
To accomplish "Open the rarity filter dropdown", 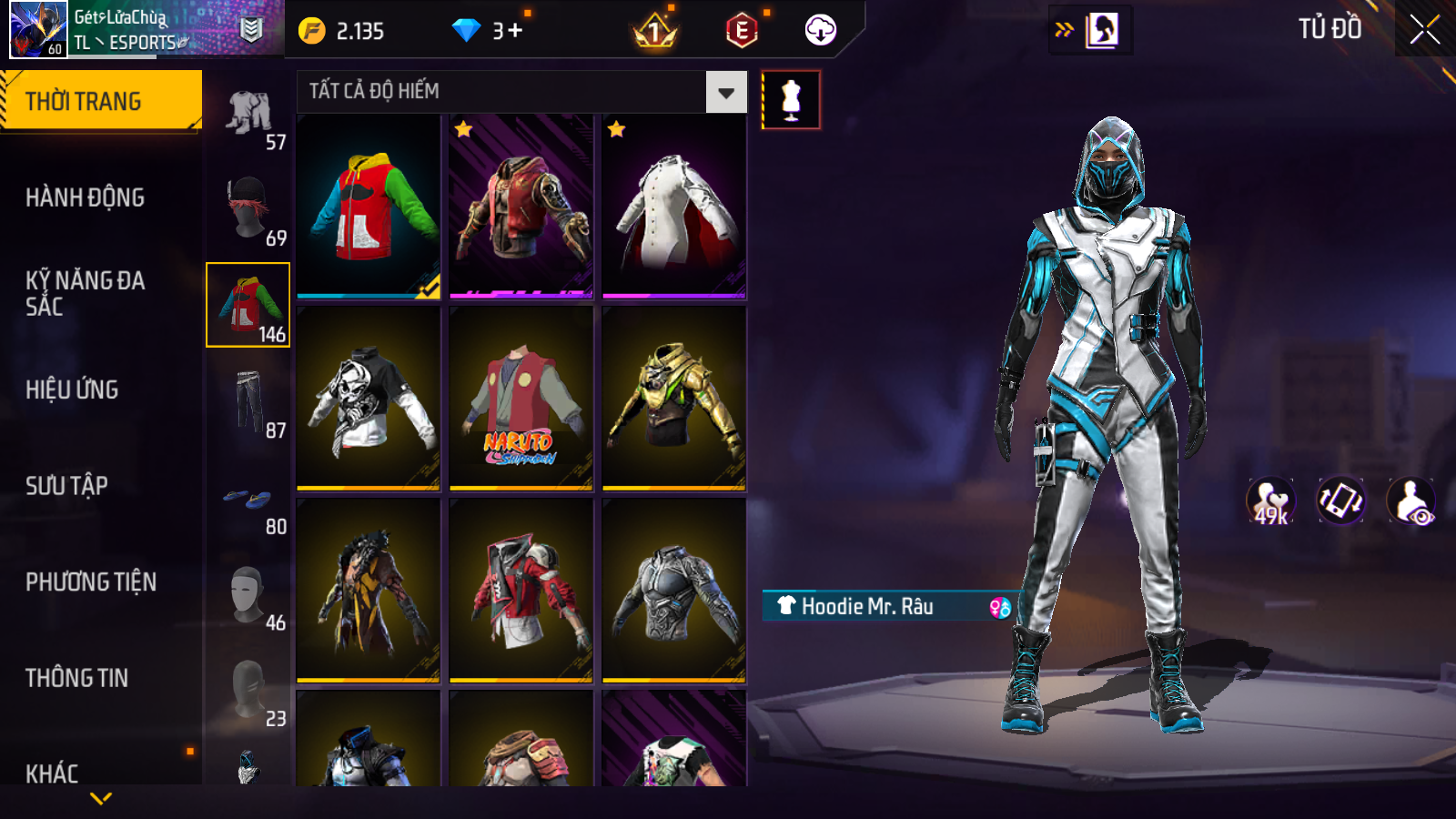I will [725, 92].
